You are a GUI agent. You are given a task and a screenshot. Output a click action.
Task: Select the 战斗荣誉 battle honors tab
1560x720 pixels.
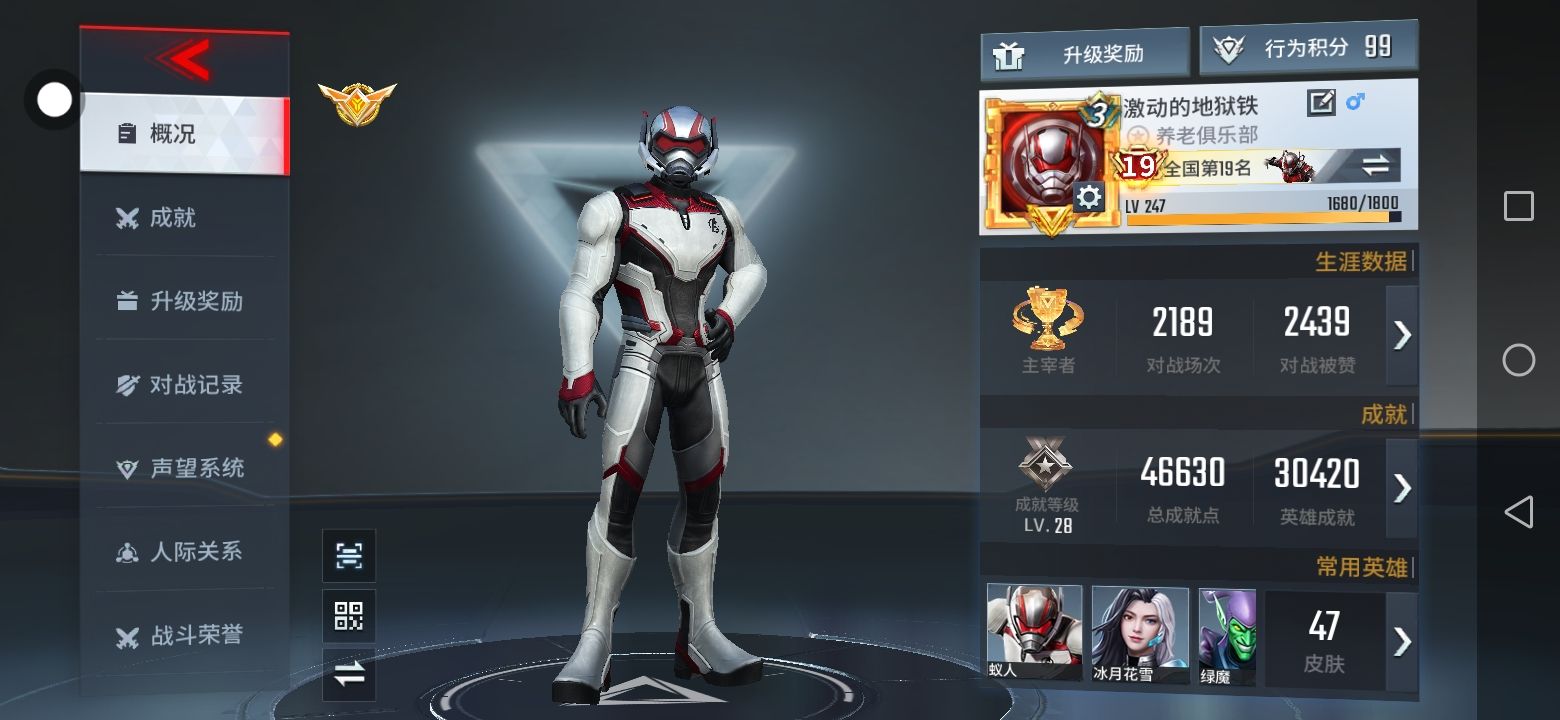coord(184,634)
